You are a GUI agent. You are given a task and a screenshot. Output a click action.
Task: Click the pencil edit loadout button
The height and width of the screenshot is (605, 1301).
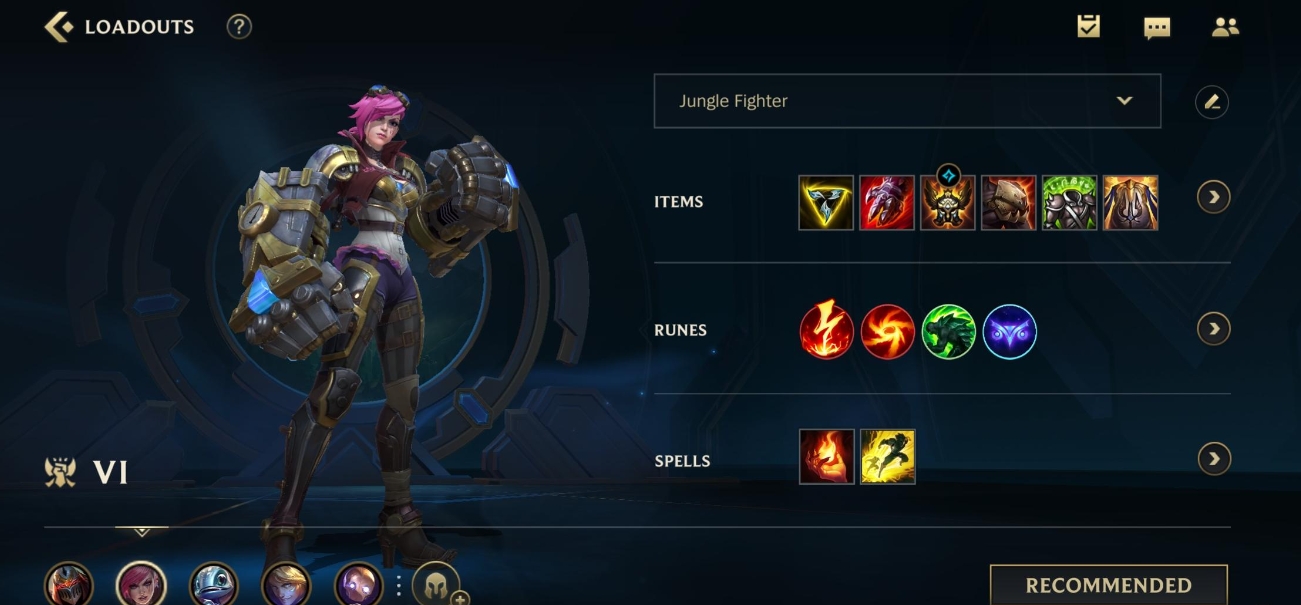coord(1212,101)
